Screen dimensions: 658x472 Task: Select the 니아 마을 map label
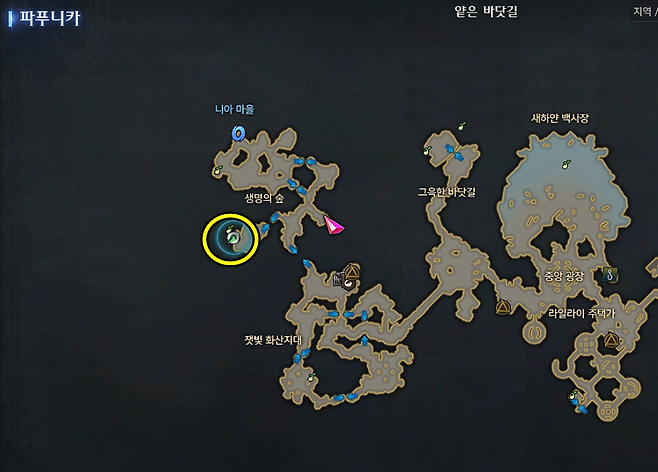click(234, 109)
